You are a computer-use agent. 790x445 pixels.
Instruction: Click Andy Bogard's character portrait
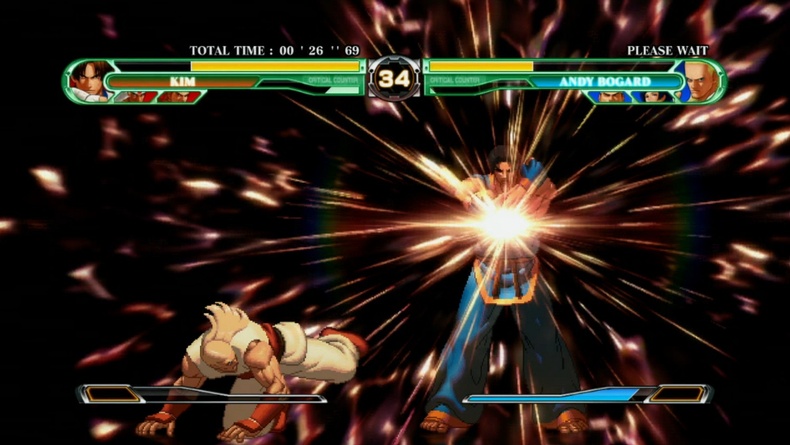coord(698,81)
